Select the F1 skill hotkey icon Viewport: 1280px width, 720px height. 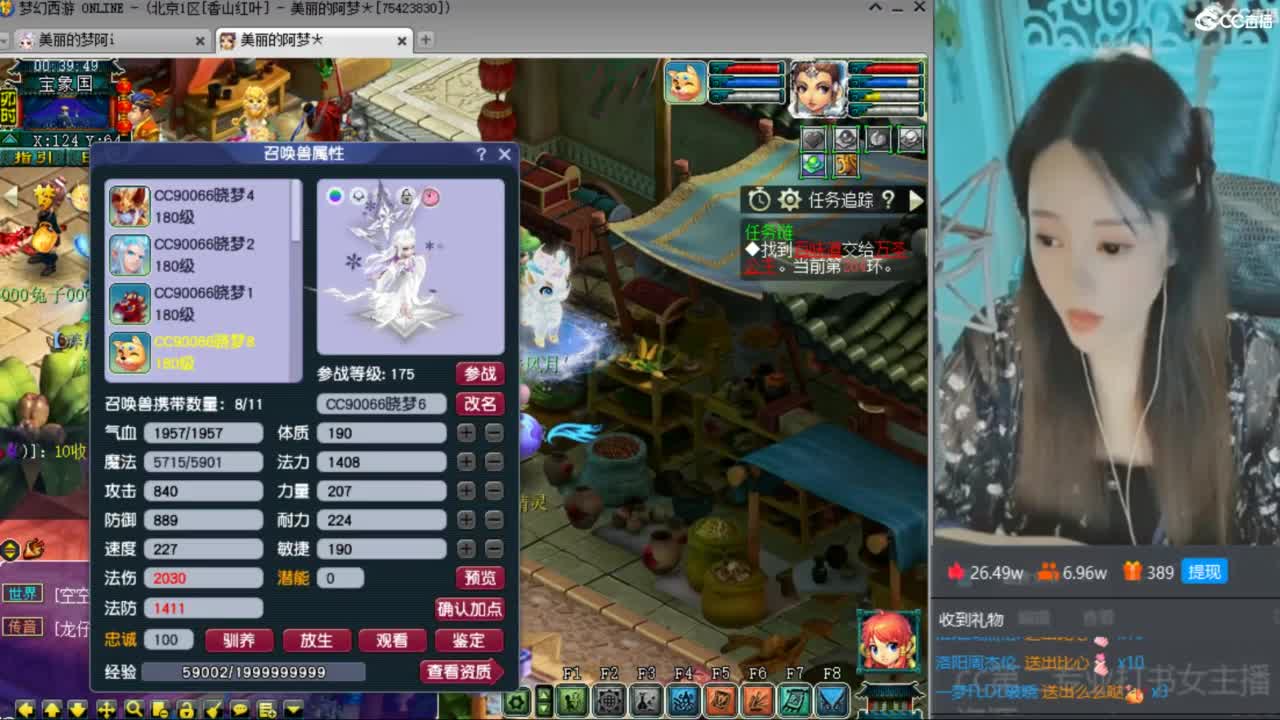(x=572, y=700)
